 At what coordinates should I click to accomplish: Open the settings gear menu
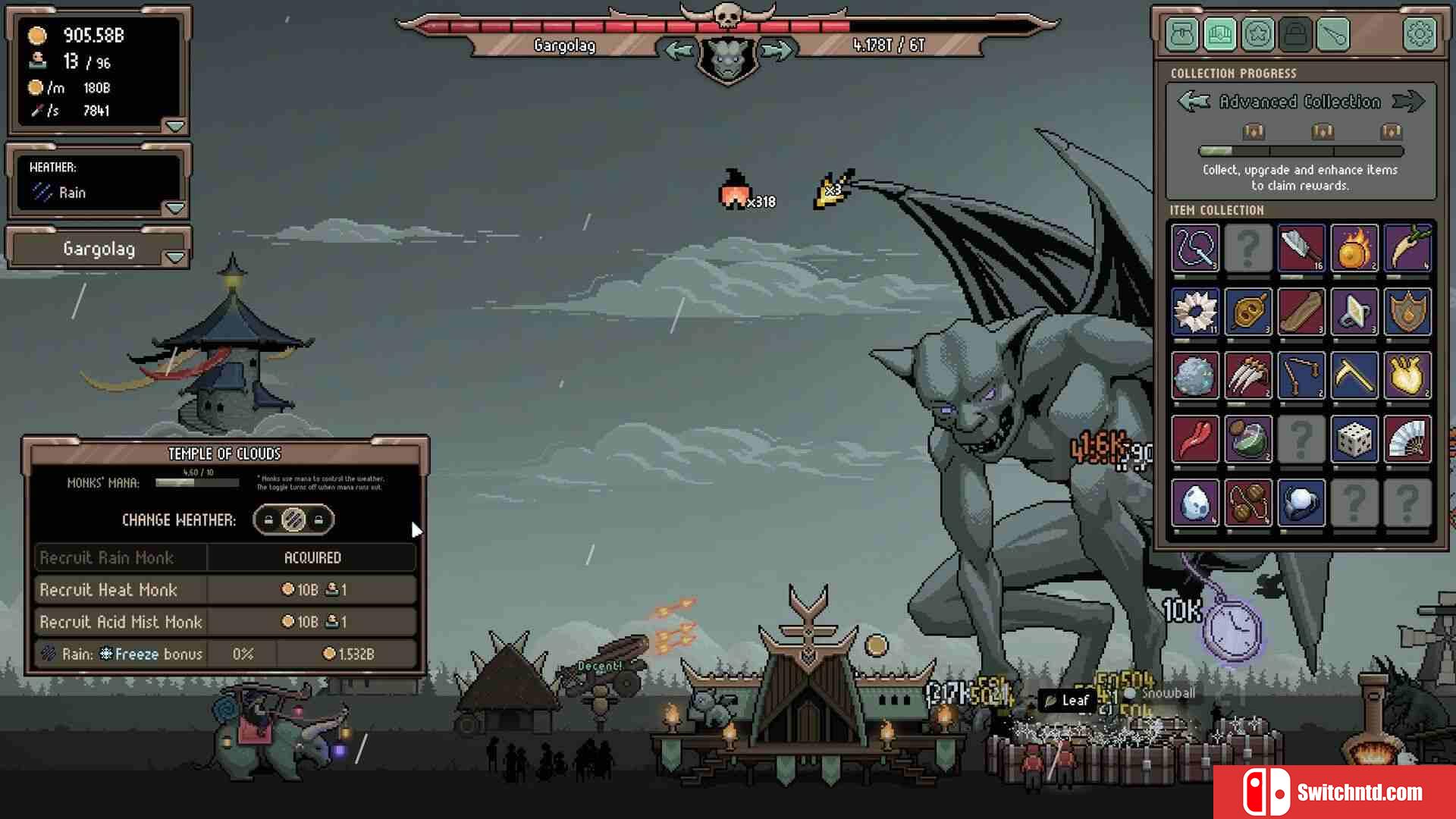point(1419,34)
